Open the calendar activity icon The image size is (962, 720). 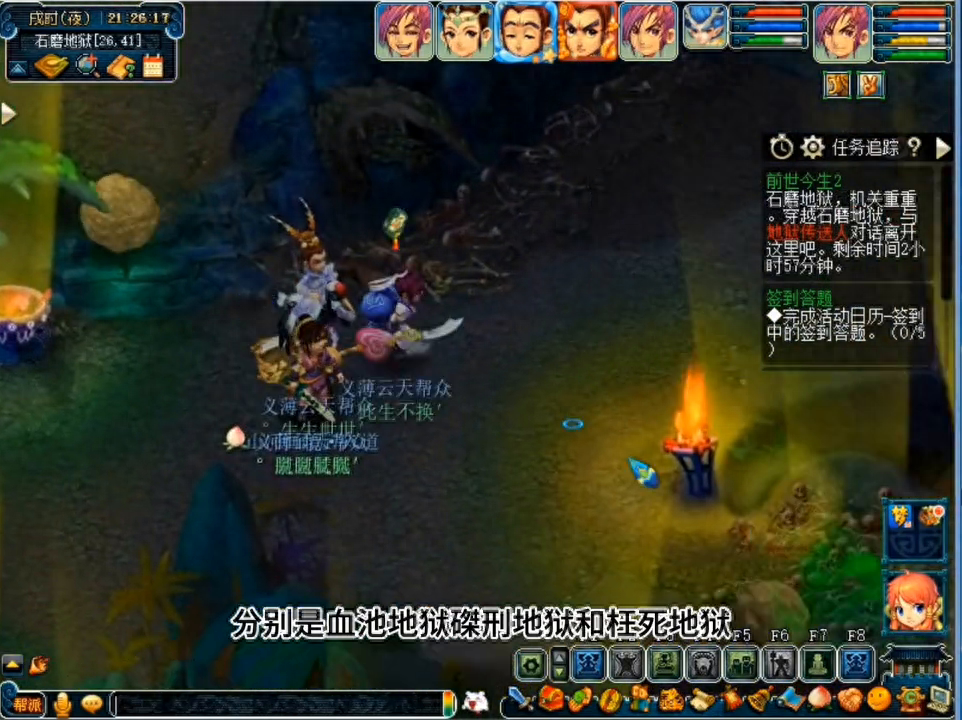pyautogui.click(x=153, y=67)
